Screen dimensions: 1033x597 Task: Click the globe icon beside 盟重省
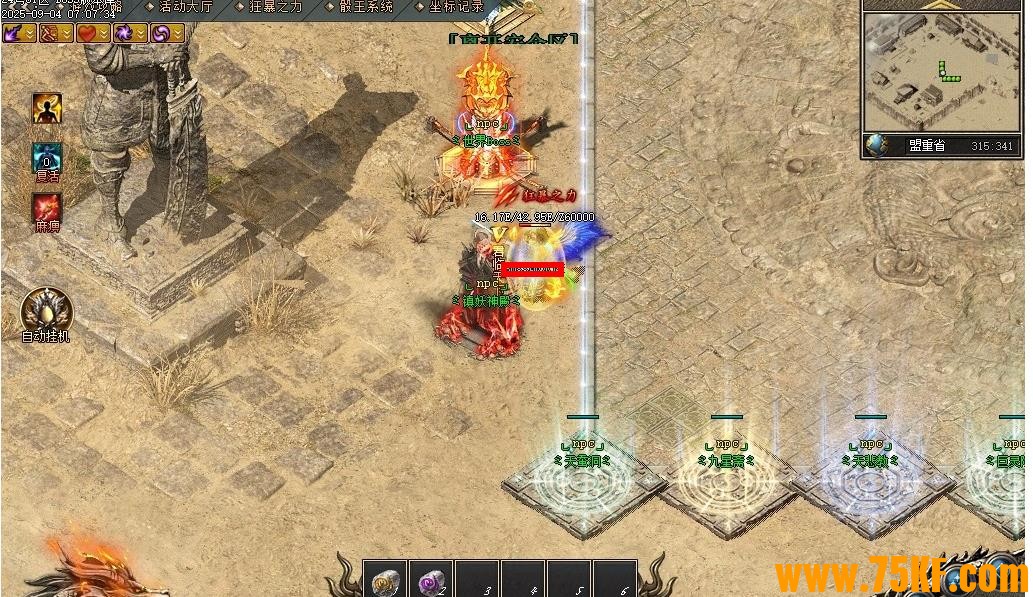878,146
